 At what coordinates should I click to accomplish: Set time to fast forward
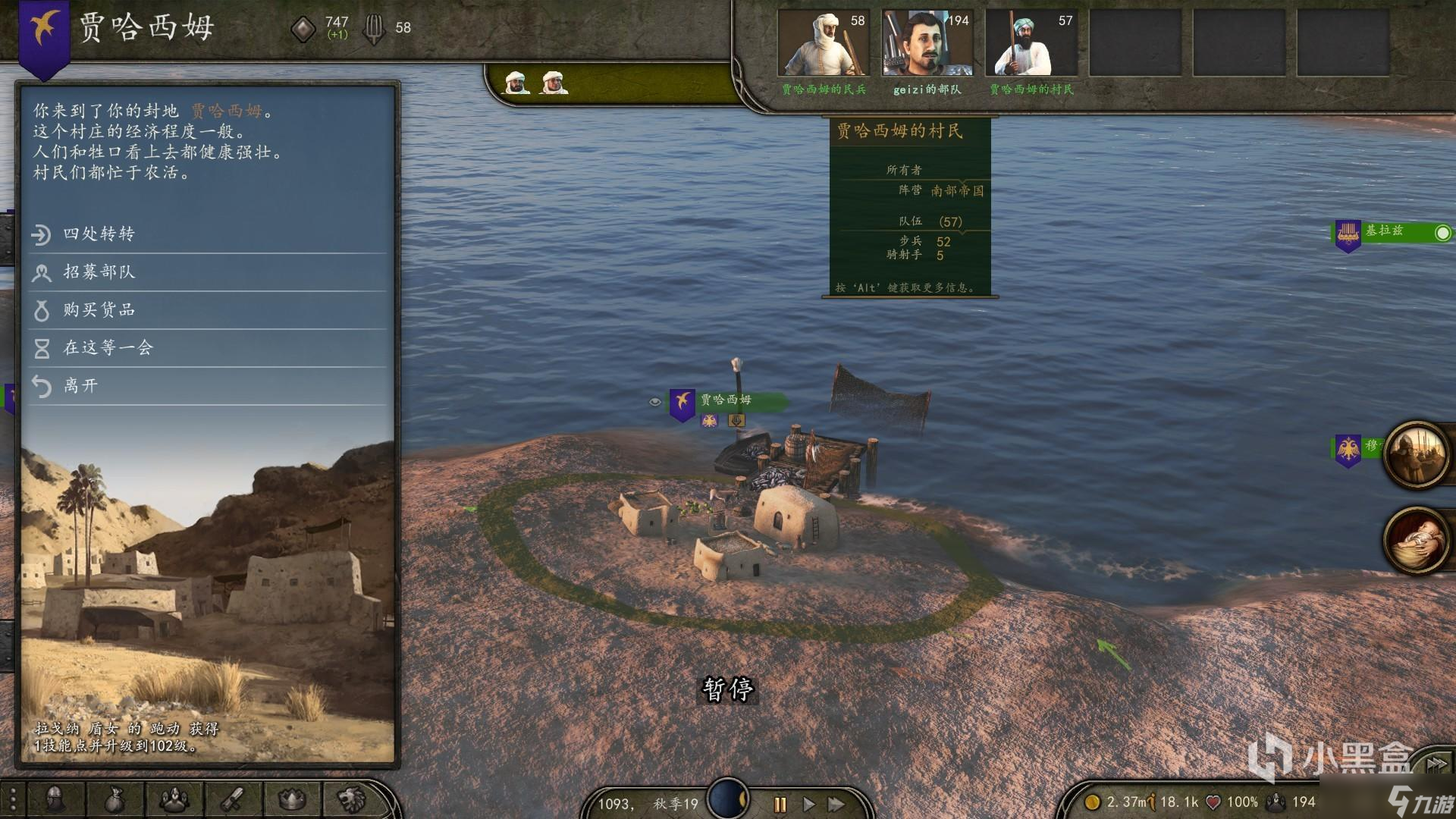[x=836, y=804]
